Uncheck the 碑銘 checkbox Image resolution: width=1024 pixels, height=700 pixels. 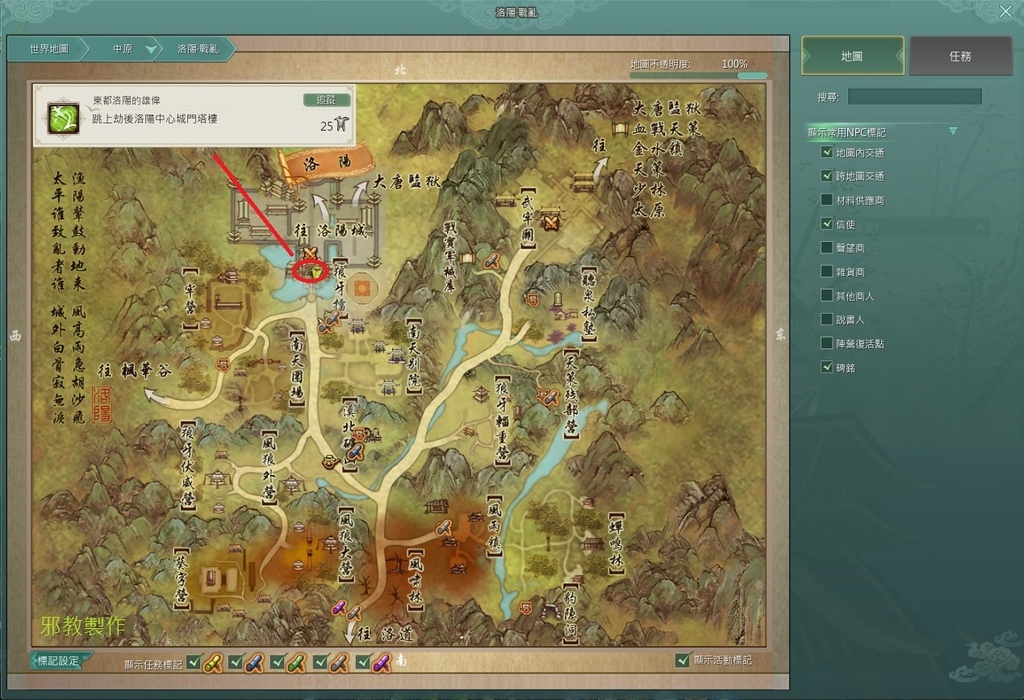[x=827, y=367]
